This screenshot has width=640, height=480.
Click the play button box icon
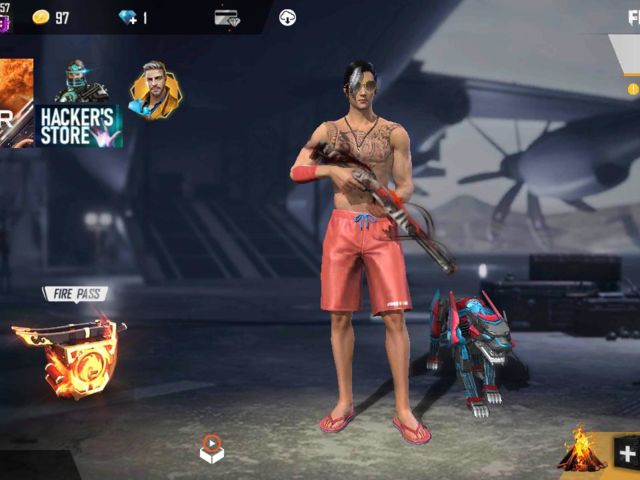click(x=211, y=449)
